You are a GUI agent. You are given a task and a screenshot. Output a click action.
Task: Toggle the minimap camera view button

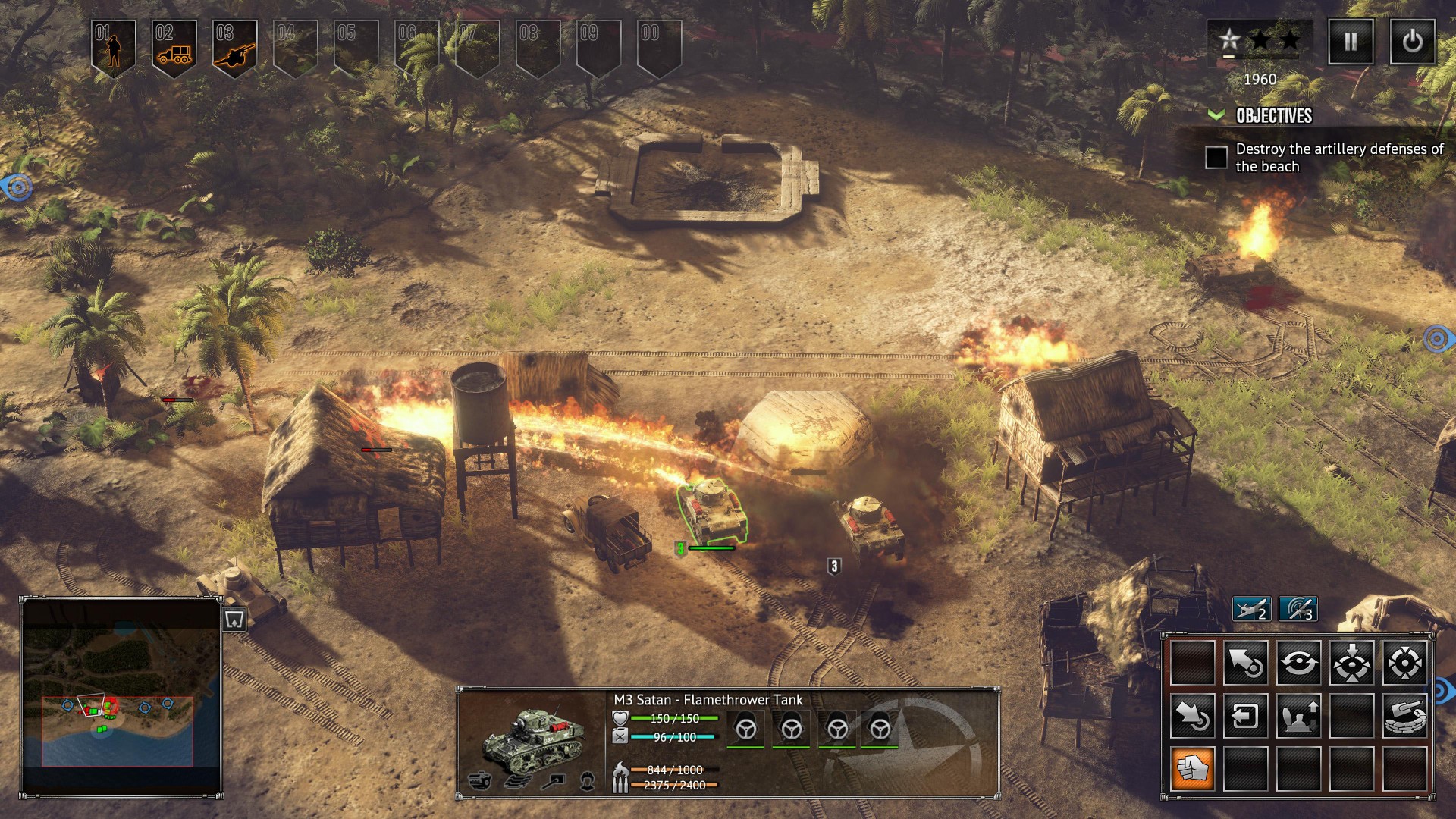(x=234, y=620)
